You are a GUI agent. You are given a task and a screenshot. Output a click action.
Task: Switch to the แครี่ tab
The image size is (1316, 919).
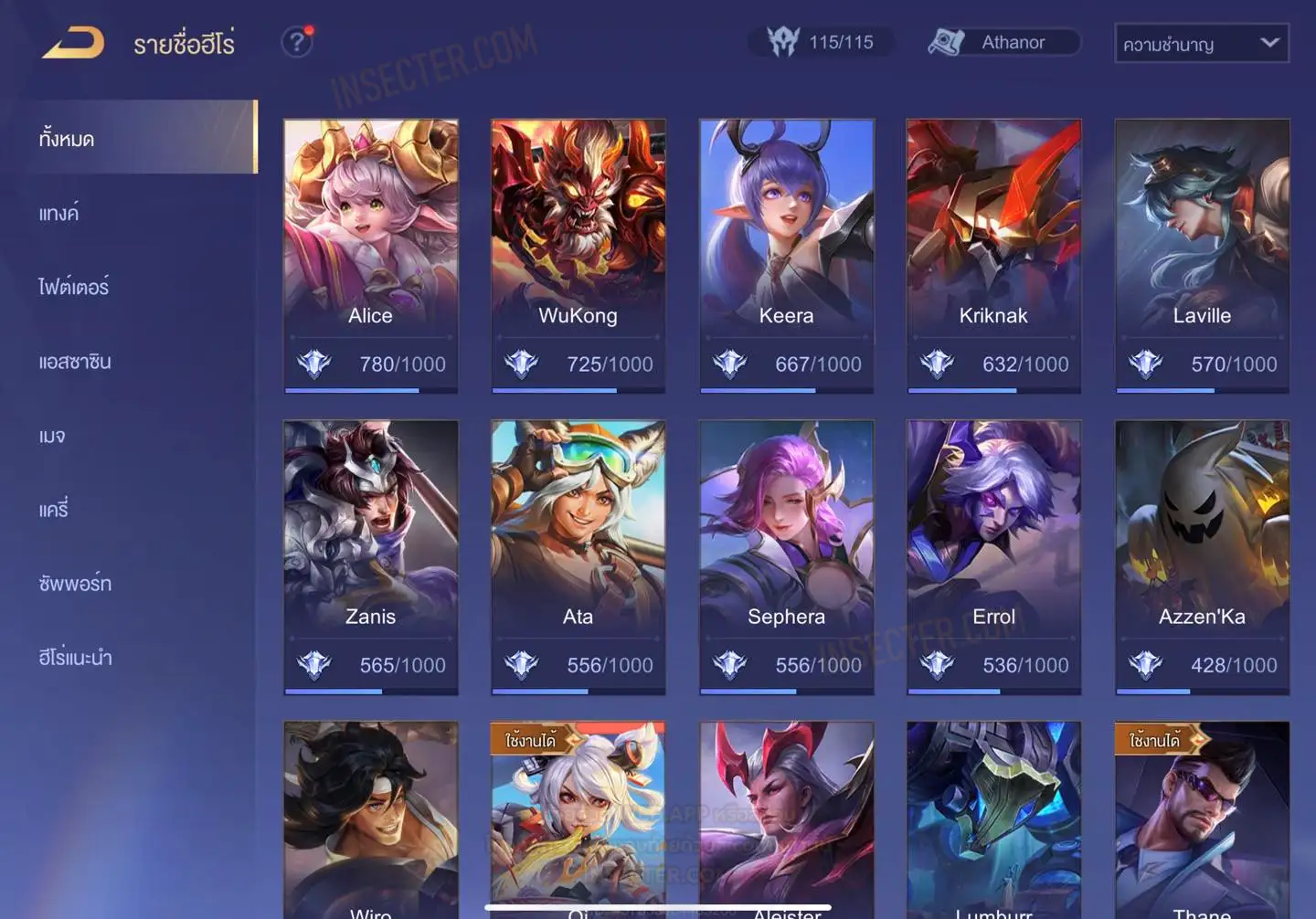[x=54, y=510]
